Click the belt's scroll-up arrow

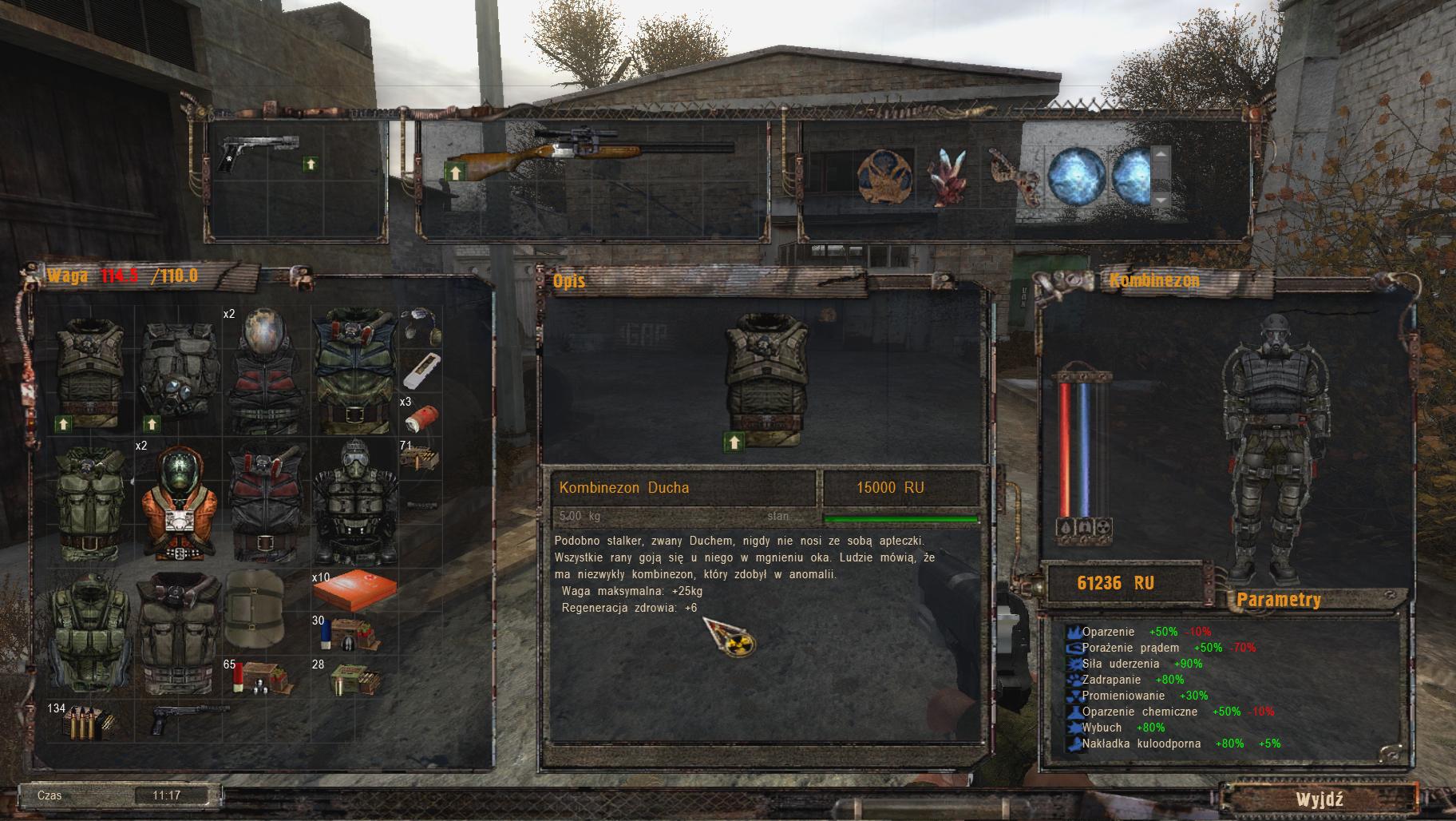pyautogui.click(x=1161, y=153)
